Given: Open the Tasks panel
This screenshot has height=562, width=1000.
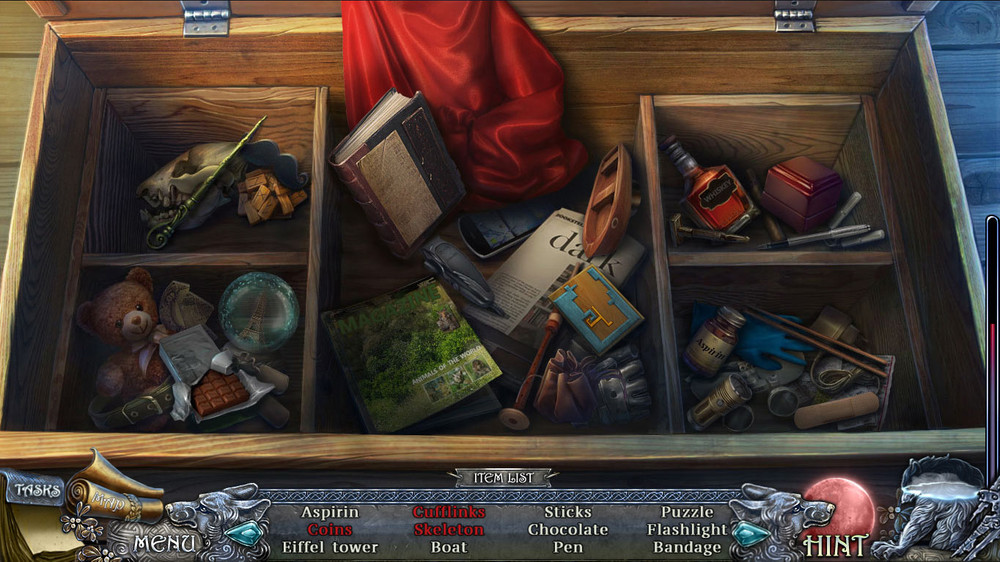Looking at the screenshot, I should pos(37,491).
